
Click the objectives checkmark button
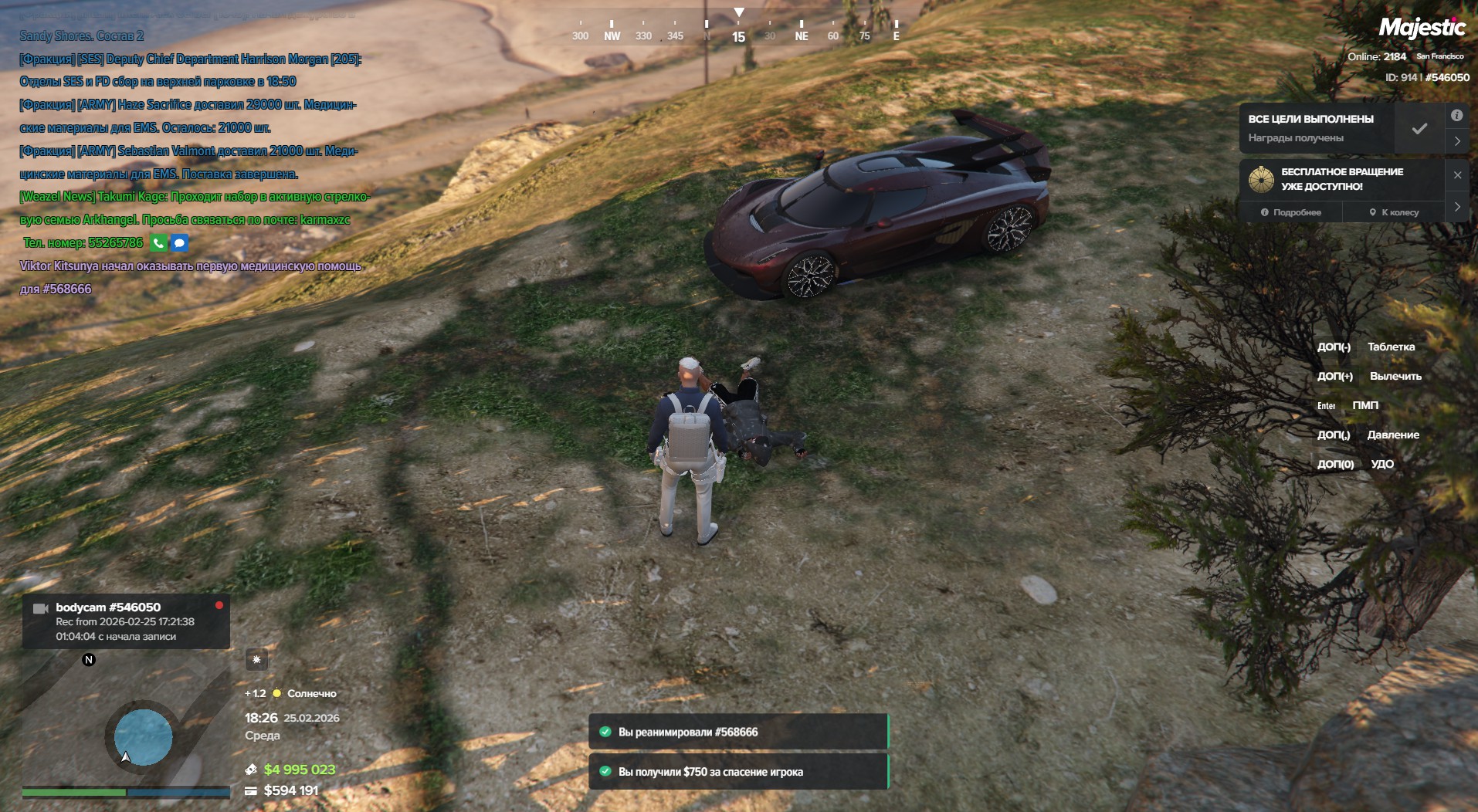pyautogui.click(x=1419, y=129)
